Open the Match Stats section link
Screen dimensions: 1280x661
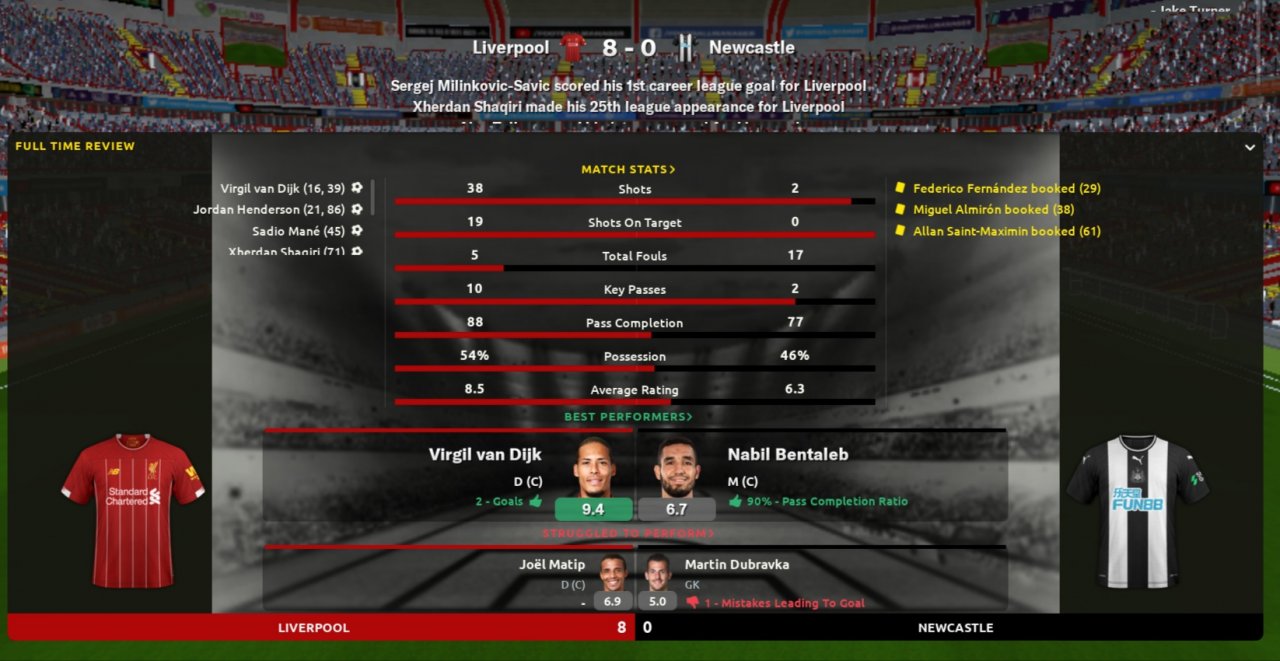628,170
